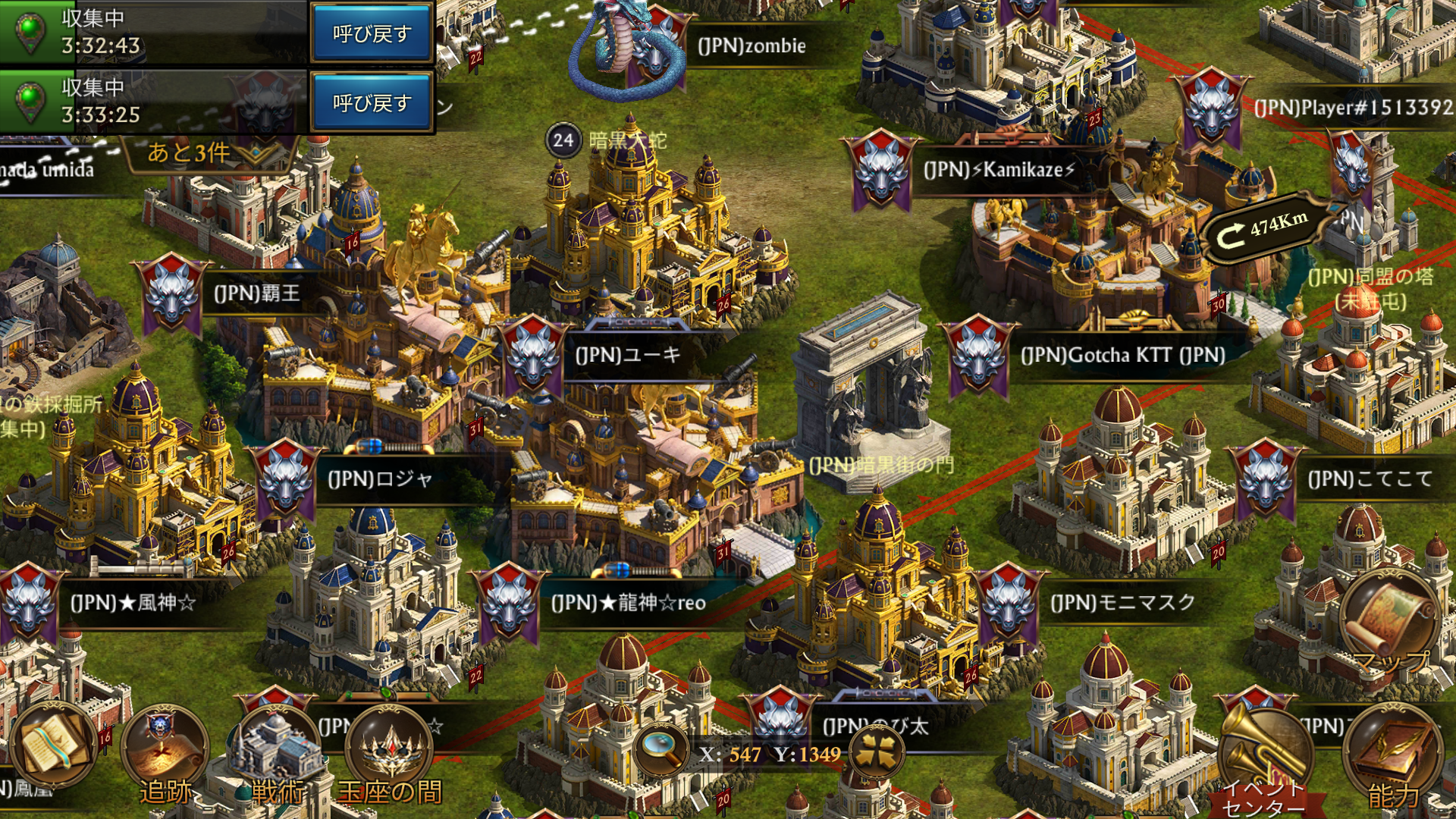This screenshot has height=819, width=1456.
Task: Click the magnifying glass coordinate search
Action: (x=661, y=749)
